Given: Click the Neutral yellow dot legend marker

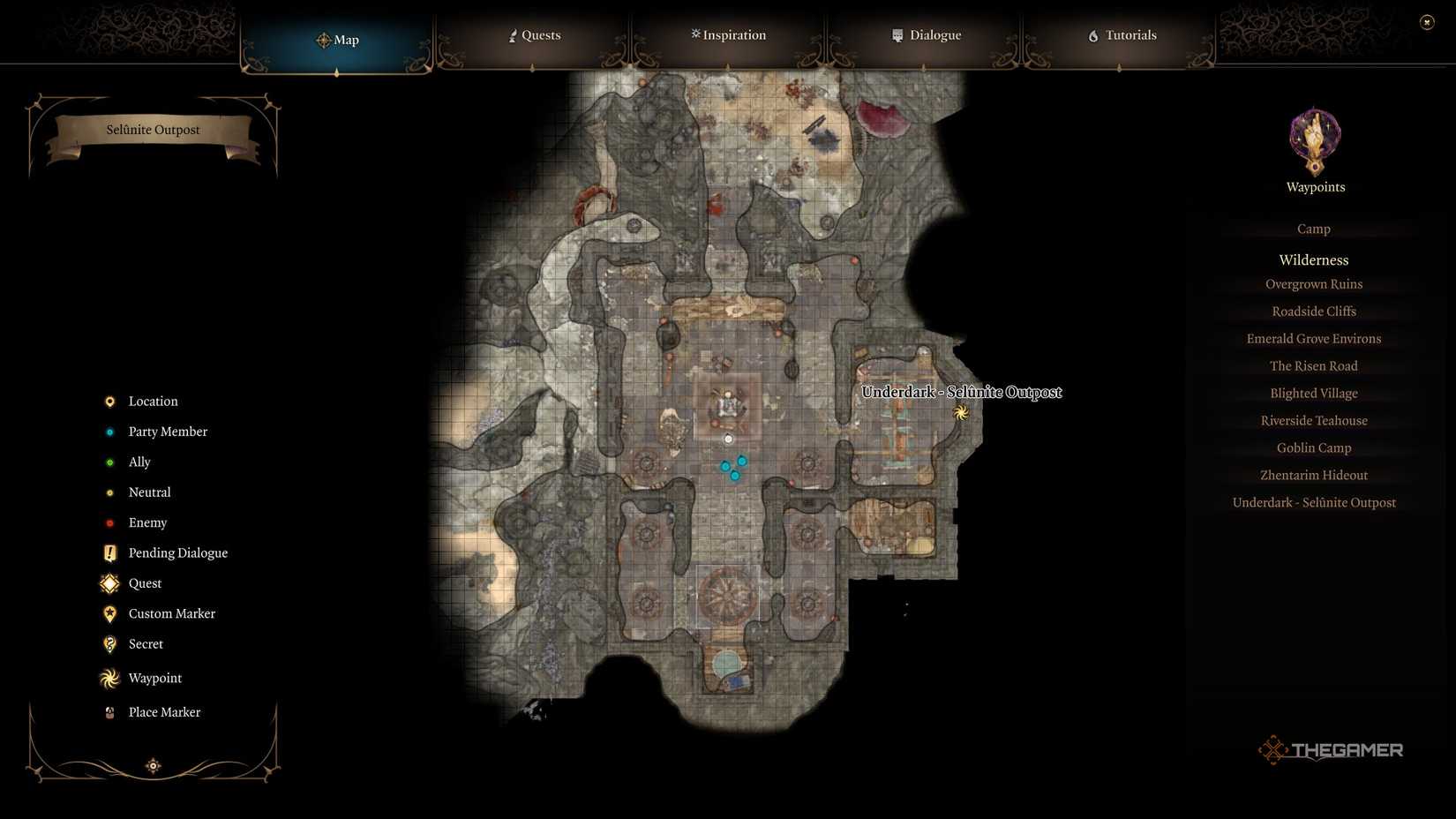Looking at the screenshot, I should 109,492.
